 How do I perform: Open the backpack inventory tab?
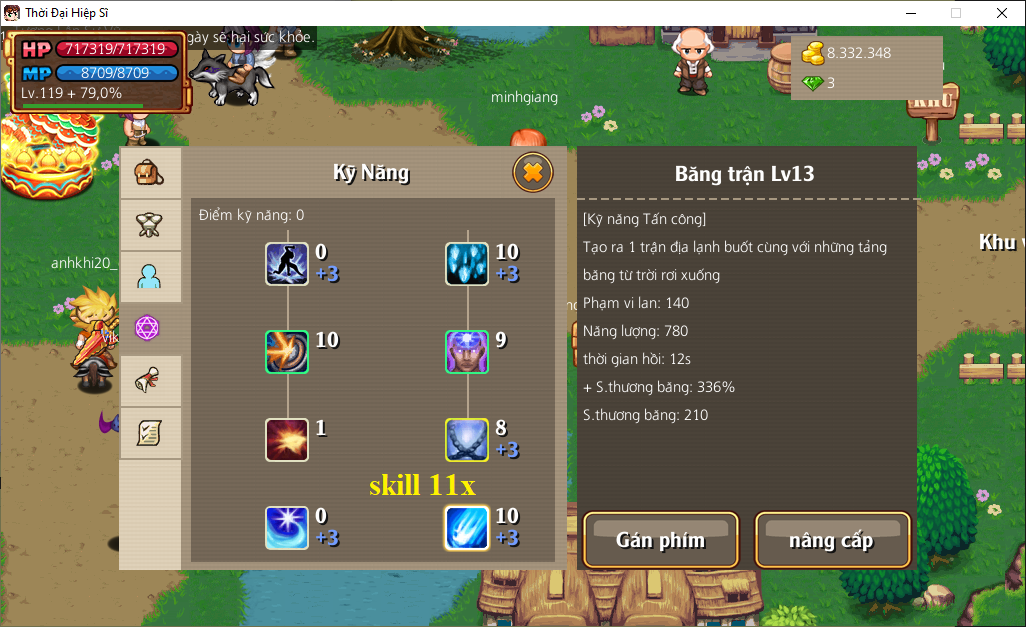(149, 173)
